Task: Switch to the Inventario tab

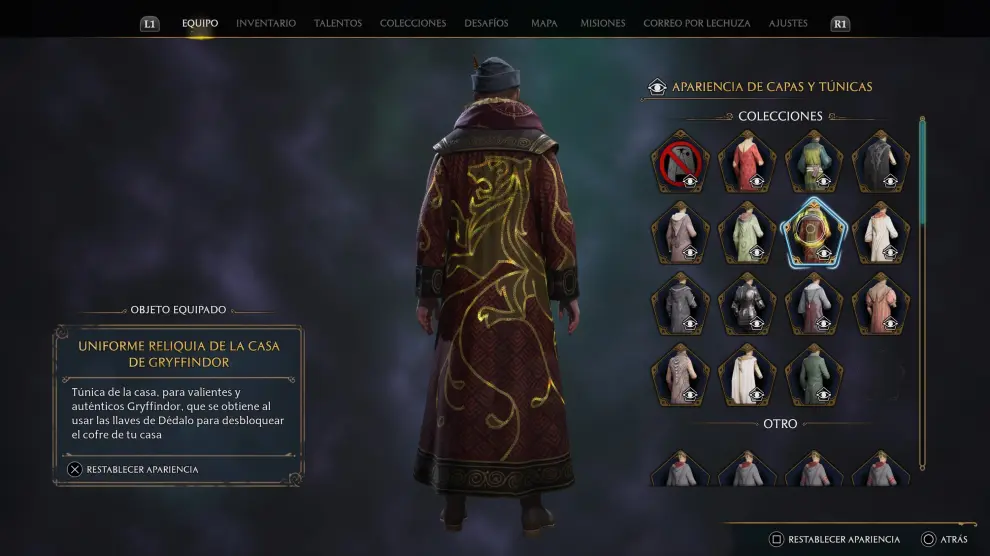Action: click(x=266, y=23)
